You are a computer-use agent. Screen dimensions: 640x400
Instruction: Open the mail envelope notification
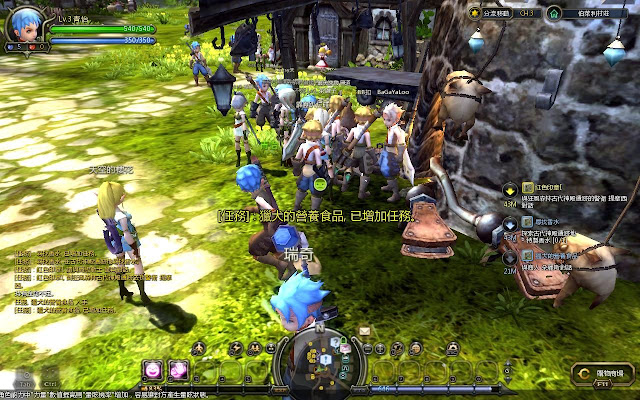[x=364, y=332]
